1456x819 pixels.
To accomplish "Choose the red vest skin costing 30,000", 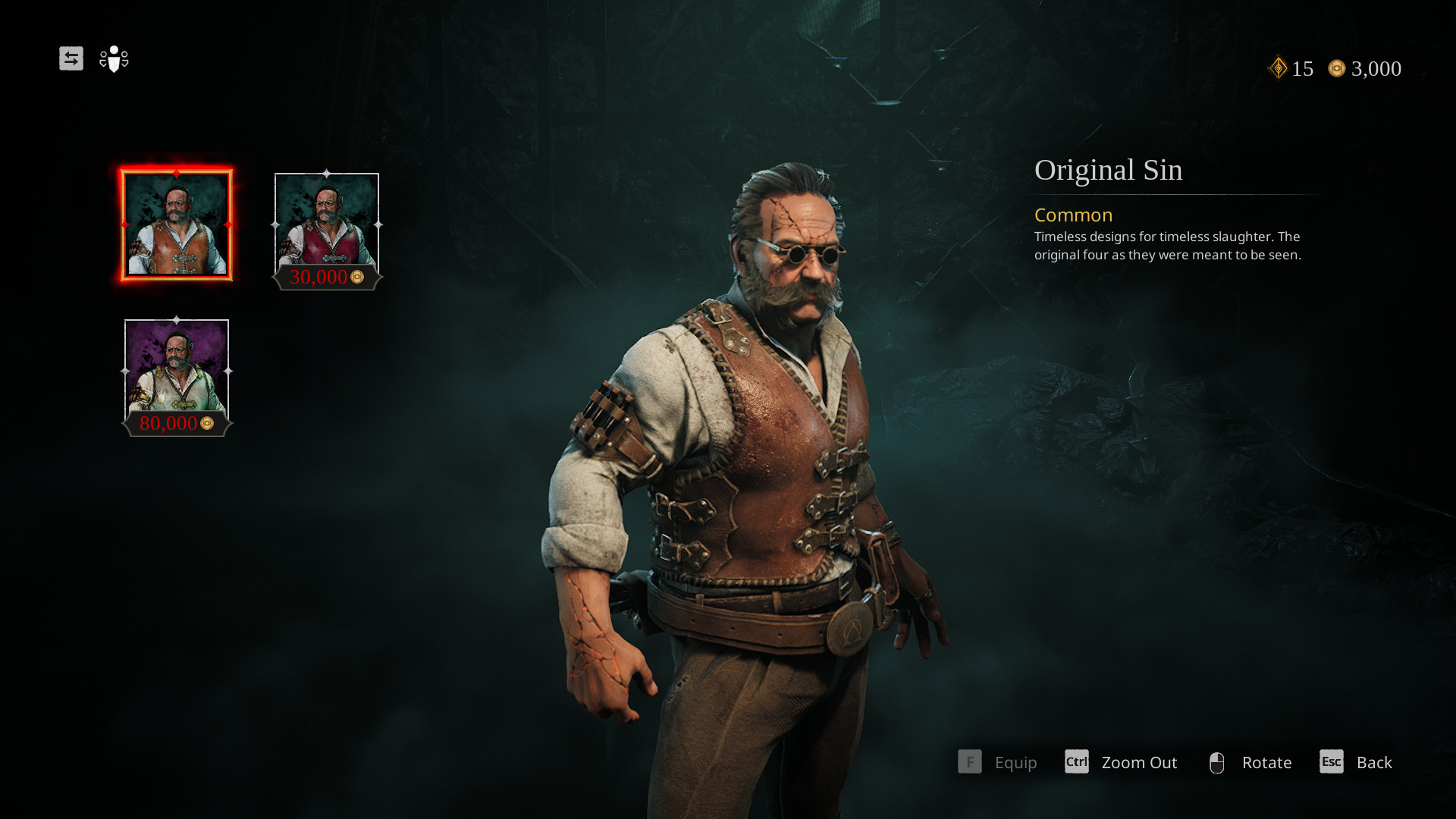I will point(327,224).
